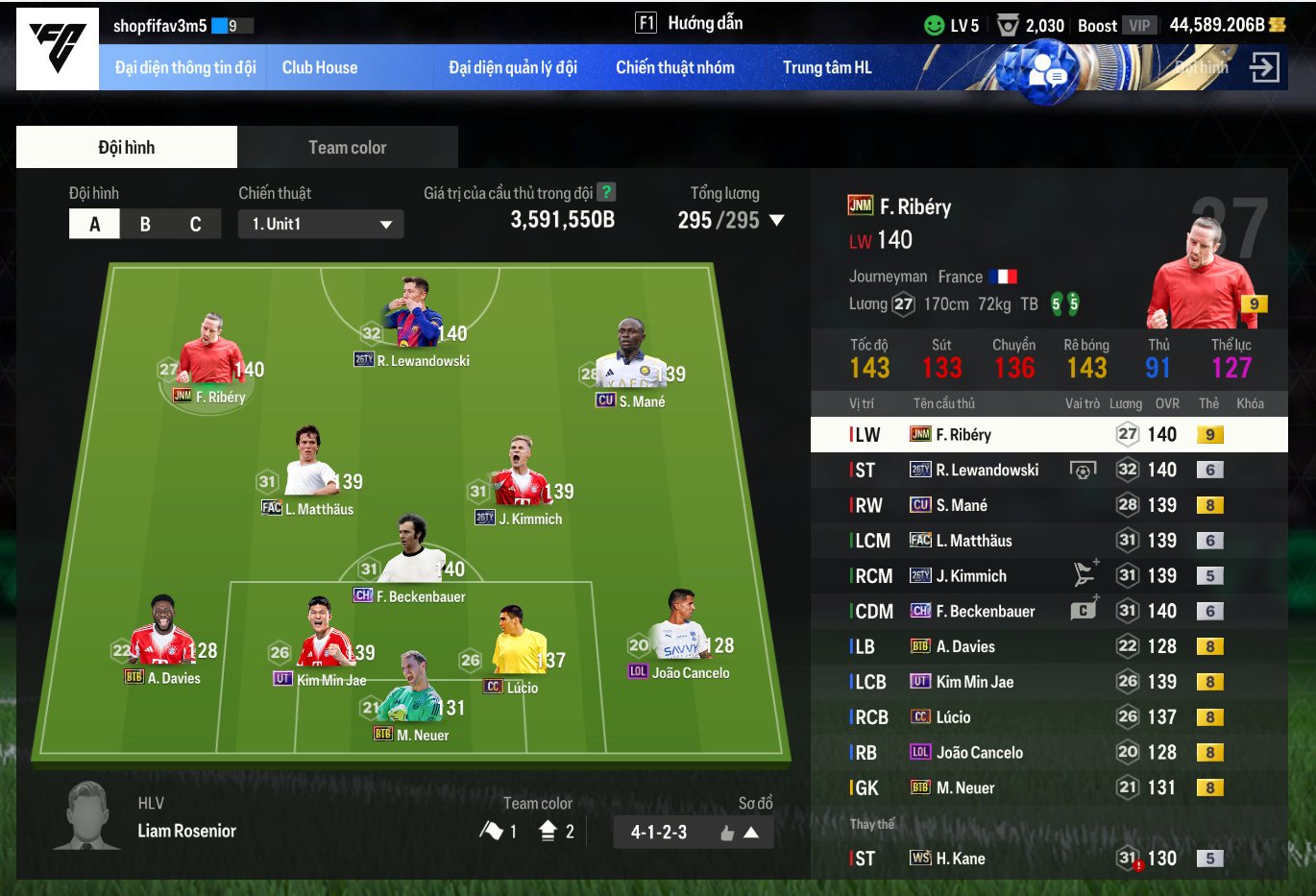Open Trung tâm HL menu
Viewport: 1316px width, 896px height.
(827, 67)
